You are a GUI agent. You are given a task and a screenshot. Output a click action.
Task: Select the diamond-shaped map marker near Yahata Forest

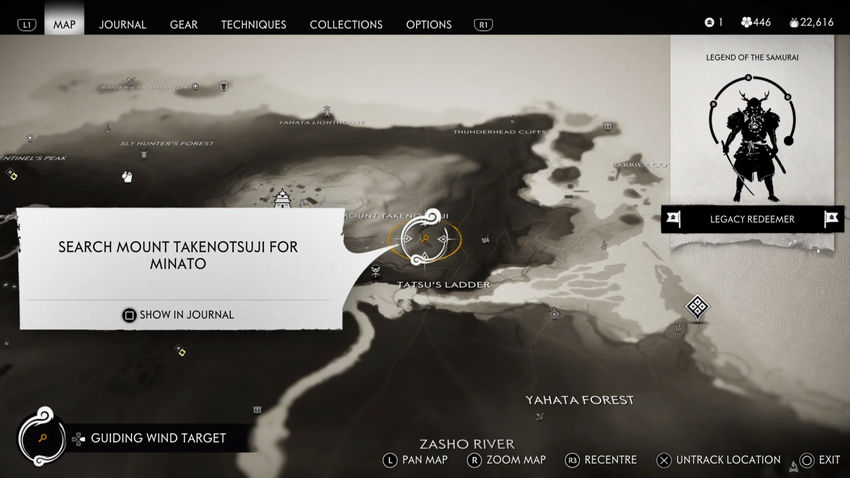point(697,306)
